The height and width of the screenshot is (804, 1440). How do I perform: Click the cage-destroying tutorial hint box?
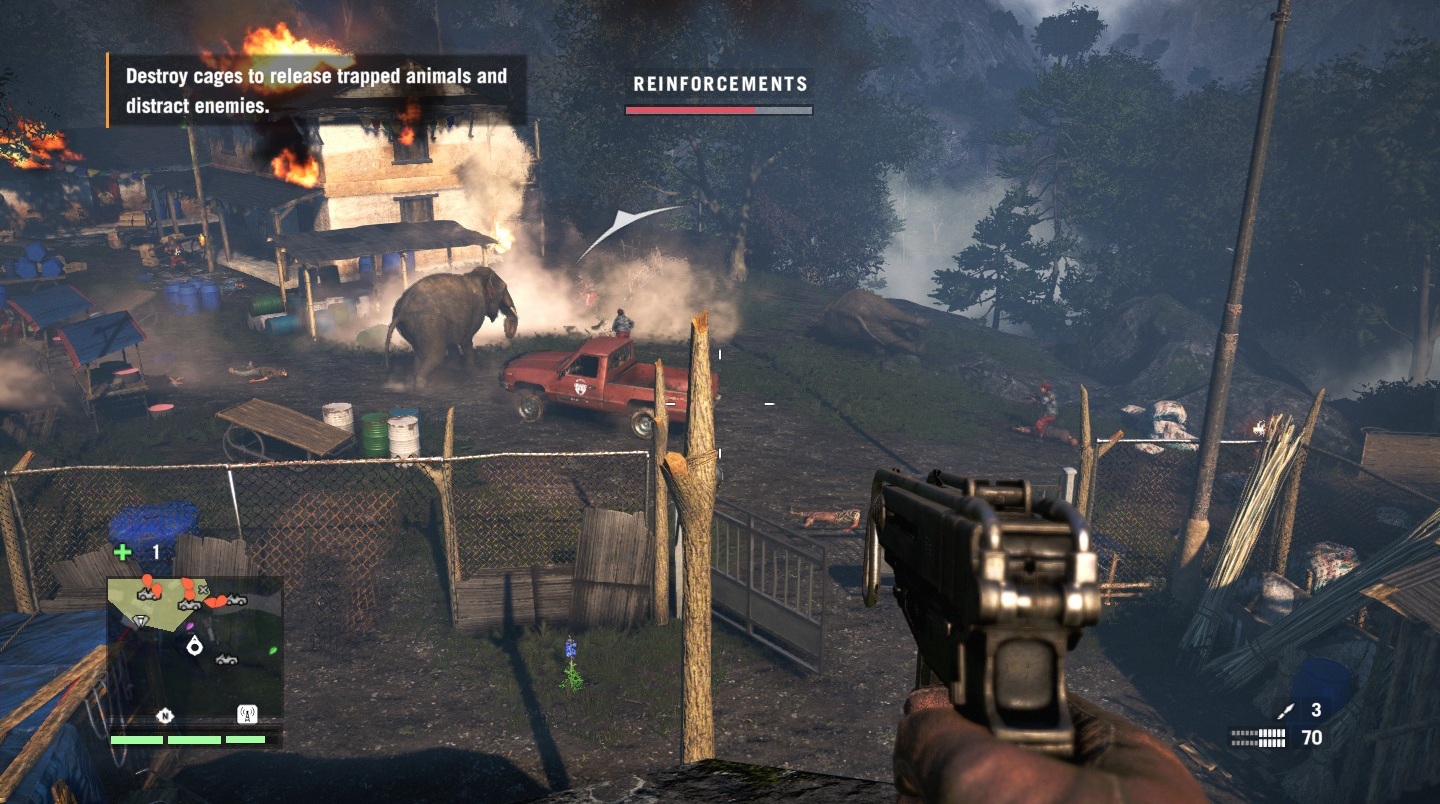click(316, 90)
